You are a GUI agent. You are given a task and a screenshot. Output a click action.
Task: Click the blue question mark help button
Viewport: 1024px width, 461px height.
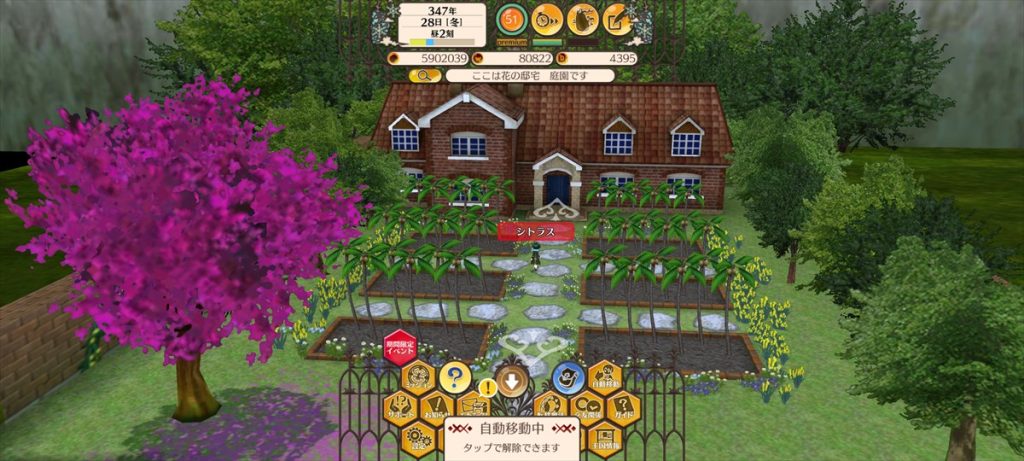455,378
